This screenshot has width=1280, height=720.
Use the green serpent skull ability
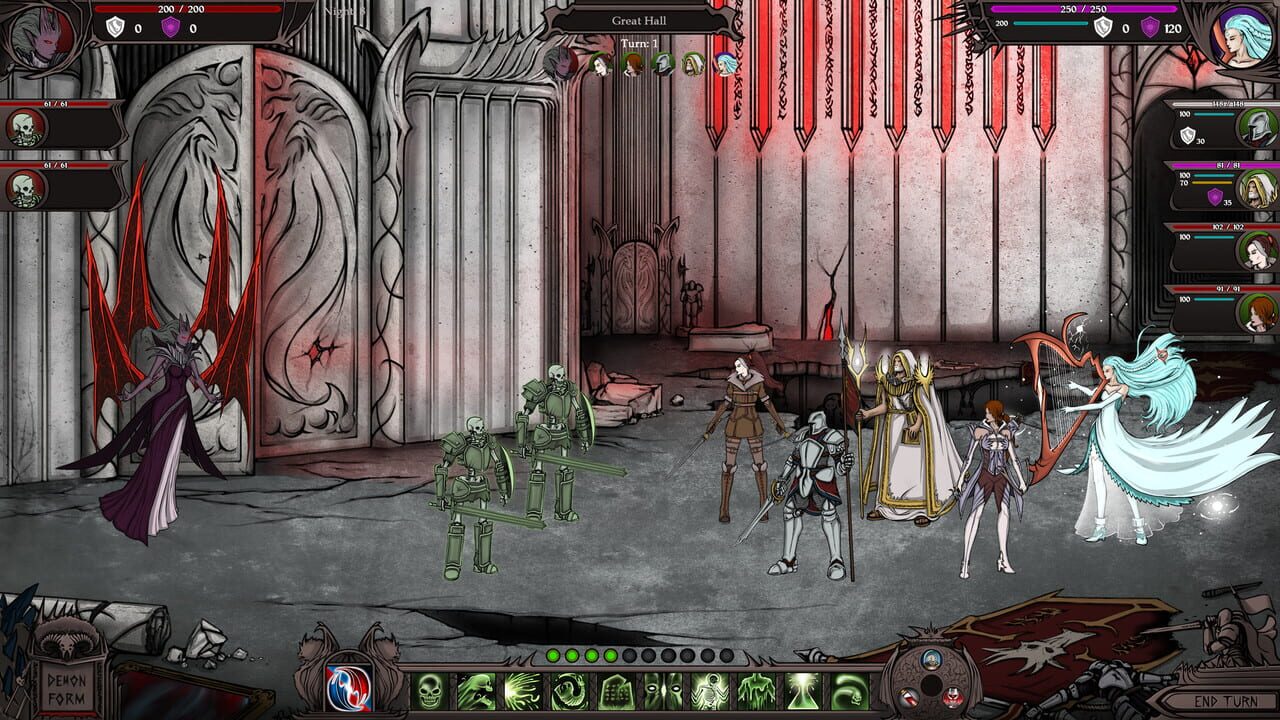[850, 691]
